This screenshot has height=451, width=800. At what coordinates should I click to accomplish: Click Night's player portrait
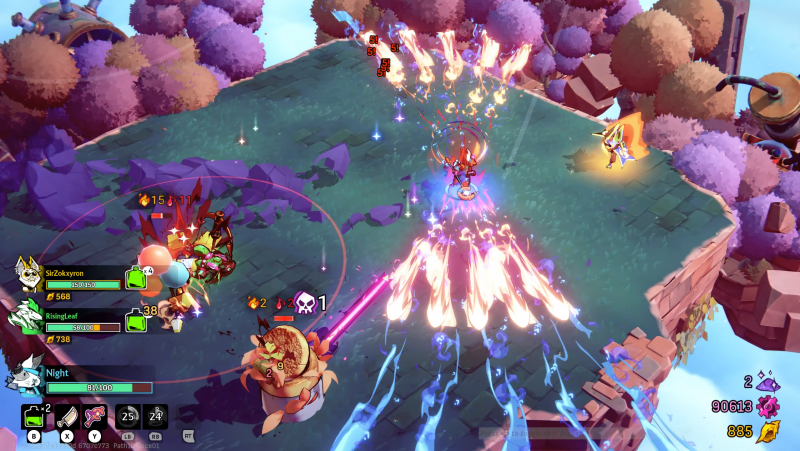25,376
